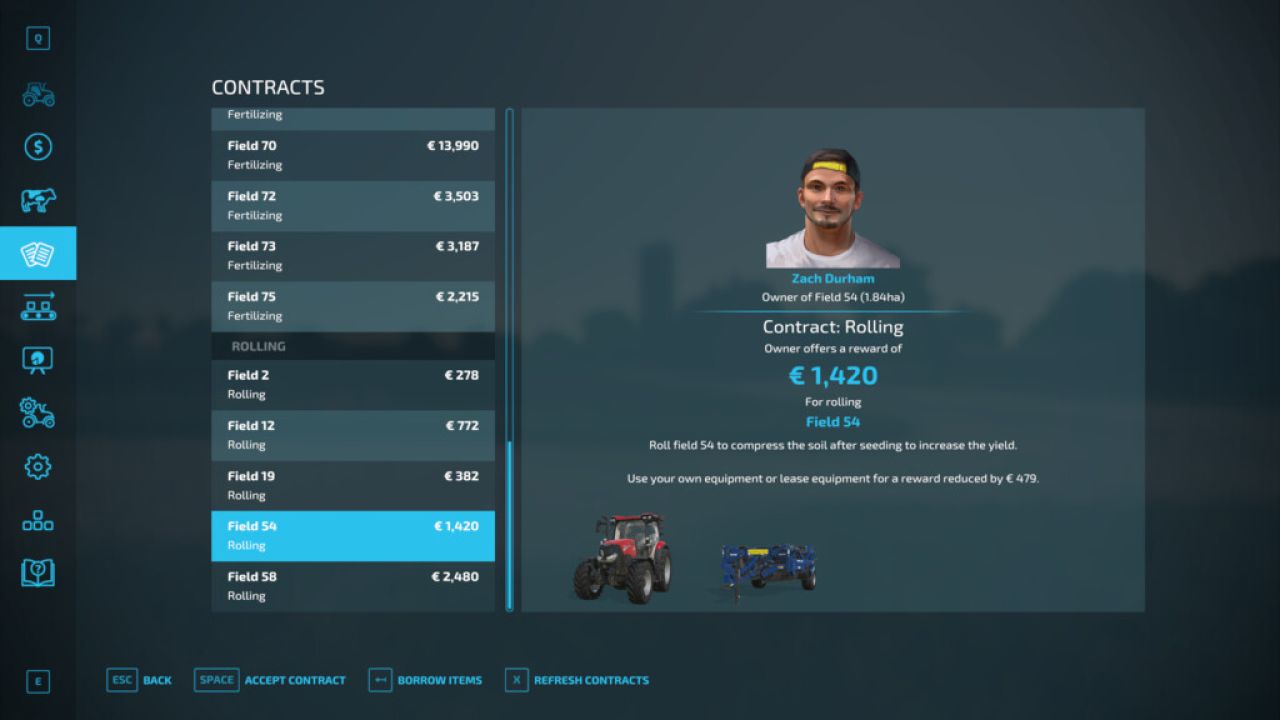1280x720 pixels.
Task: Open the cow animals tab
Action: (38, 200)
